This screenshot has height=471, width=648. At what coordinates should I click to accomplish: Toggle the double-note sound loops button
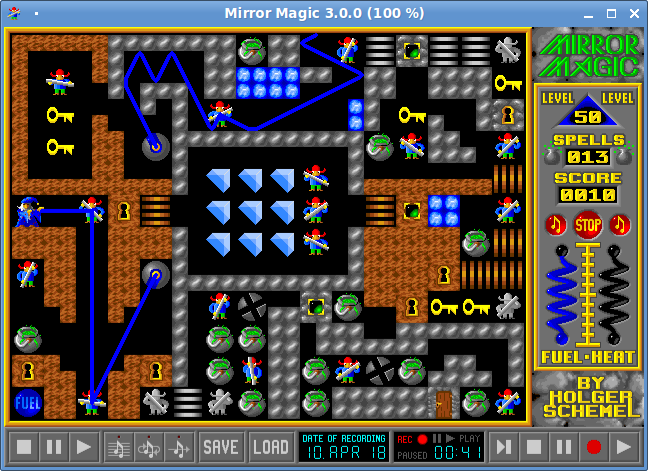point(150,446)
